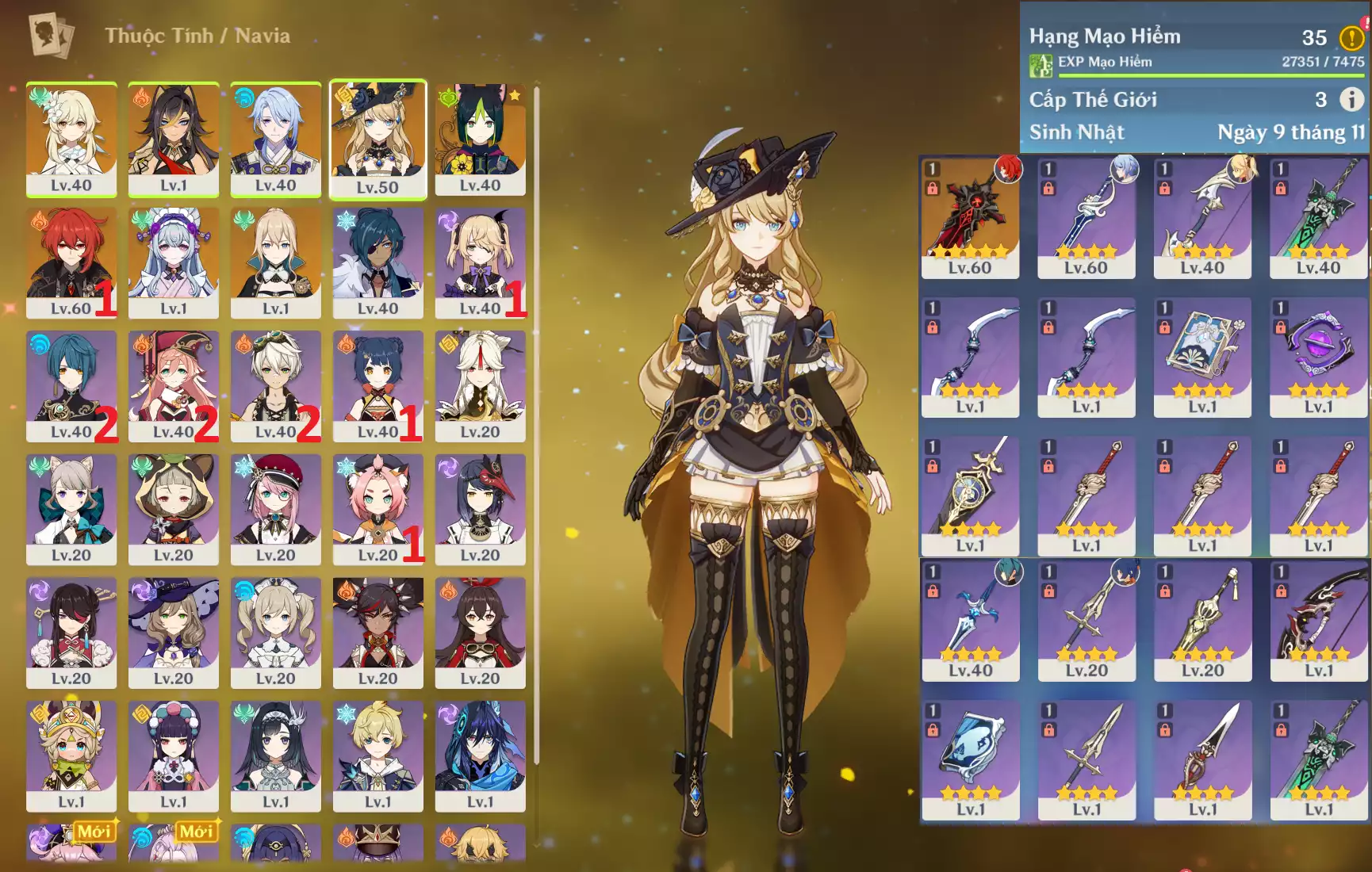Open Fischl's character card
Viewport: 1372px width, 872px height.
(480, 262)
